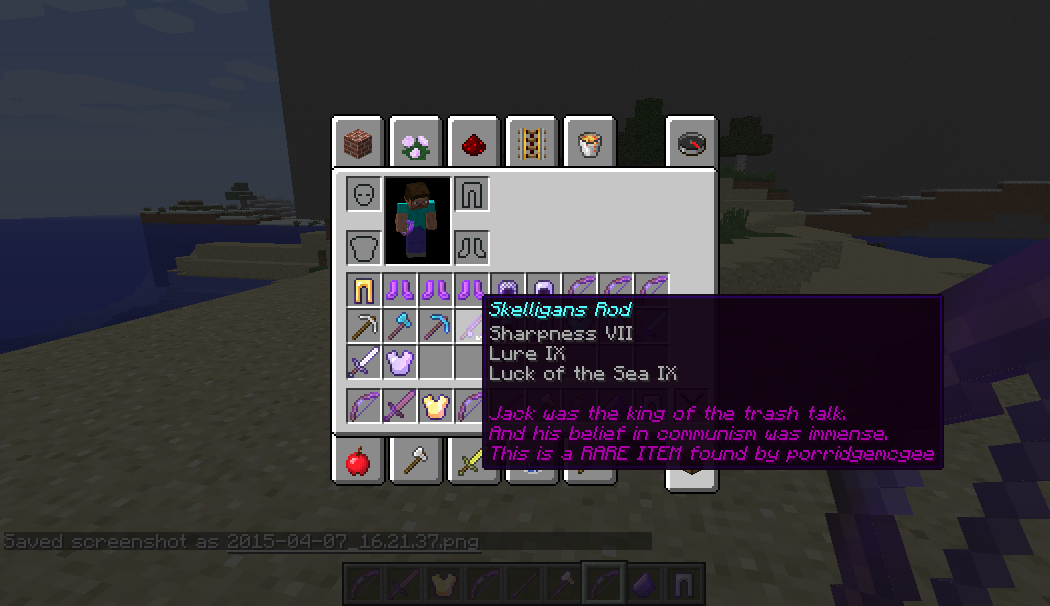Viewport: 1050px width, 606px height.
Task: Switch to the Tools axe tab
Action: pyautogui.click(x=416, y=461)
